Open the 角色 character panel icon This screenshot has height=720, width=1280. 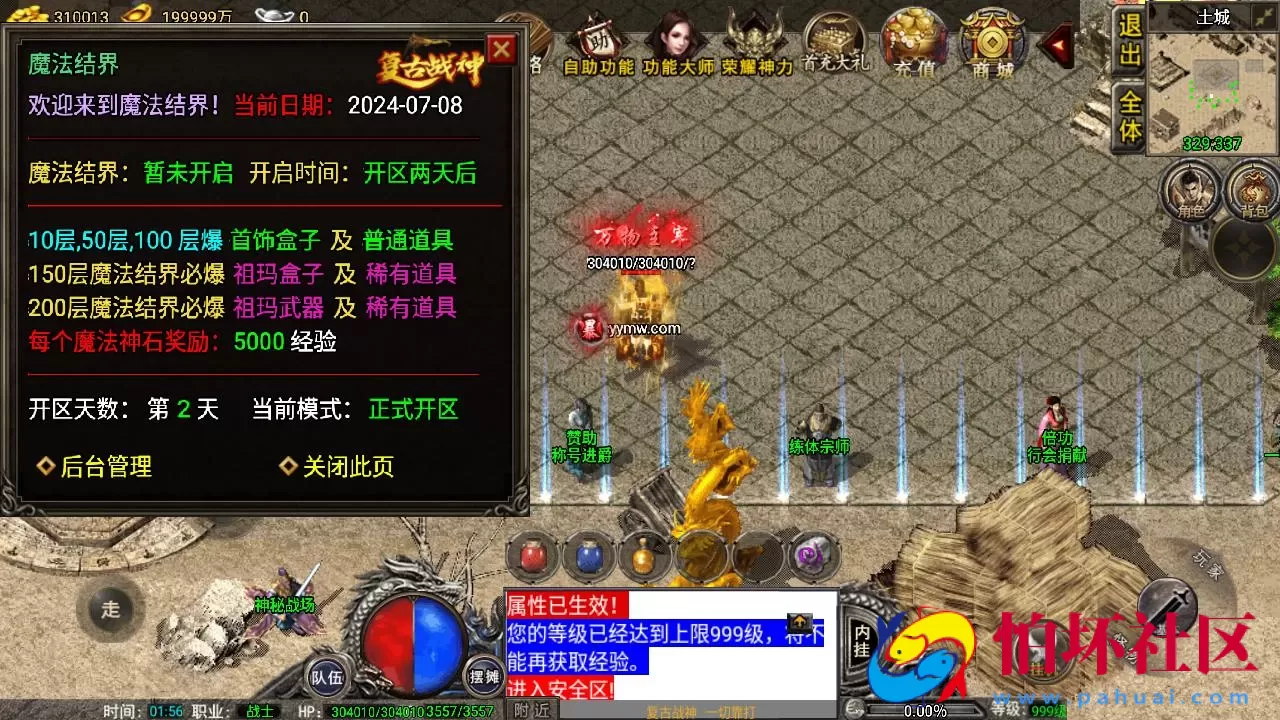1190,190
